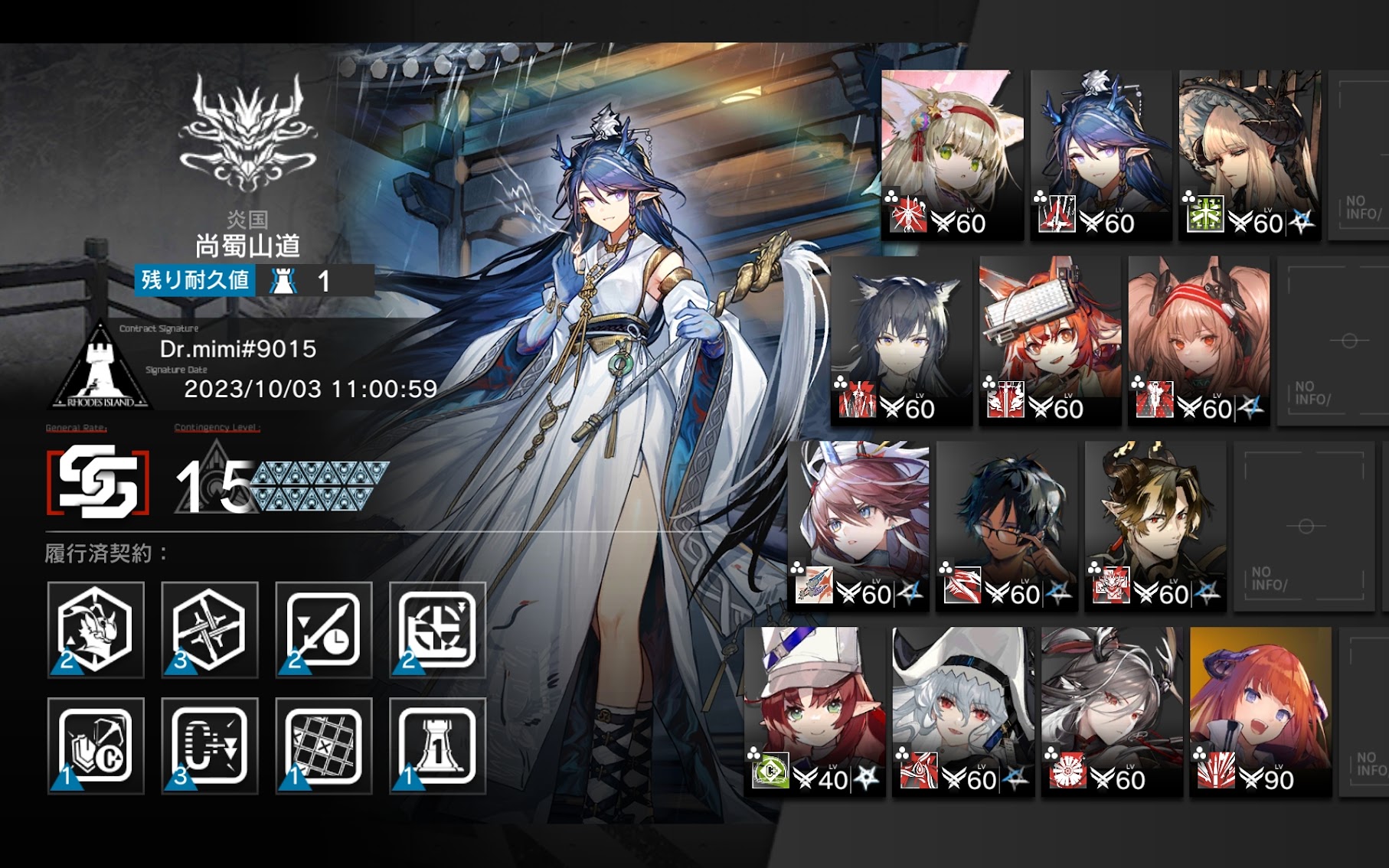Open the blue-haired Ling operator portrait
Image resolution: width=1389 pixels, height=868 pixels.
click(1100, 155)
